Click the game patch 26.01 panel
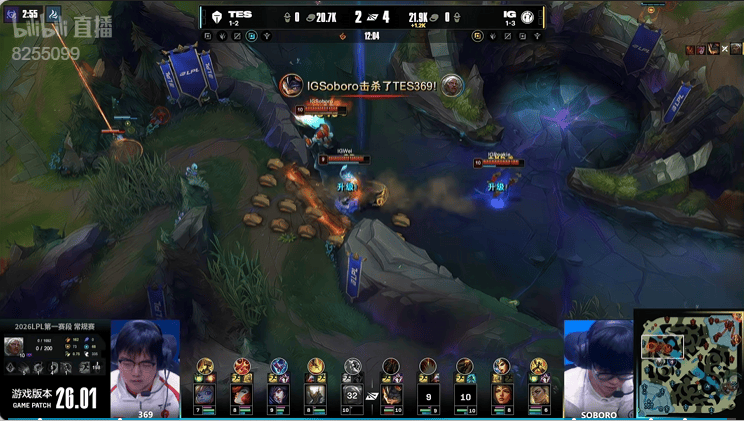The image size is (744, 421). click(55, 399)
